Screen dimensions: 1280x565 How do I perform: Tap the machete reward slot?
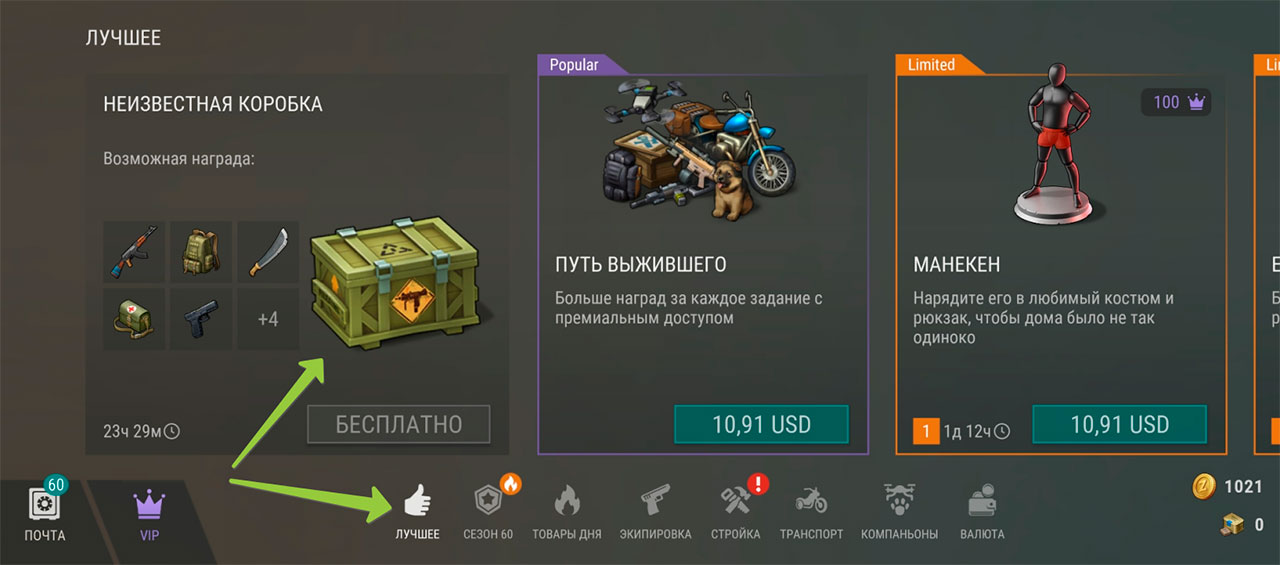tap(267, 252)
